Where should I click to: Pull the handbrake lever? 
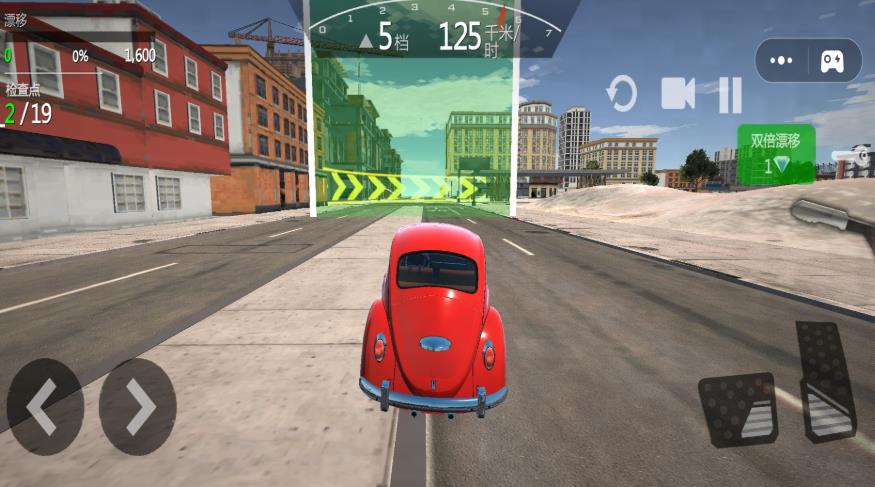click(x=832, y=211)
